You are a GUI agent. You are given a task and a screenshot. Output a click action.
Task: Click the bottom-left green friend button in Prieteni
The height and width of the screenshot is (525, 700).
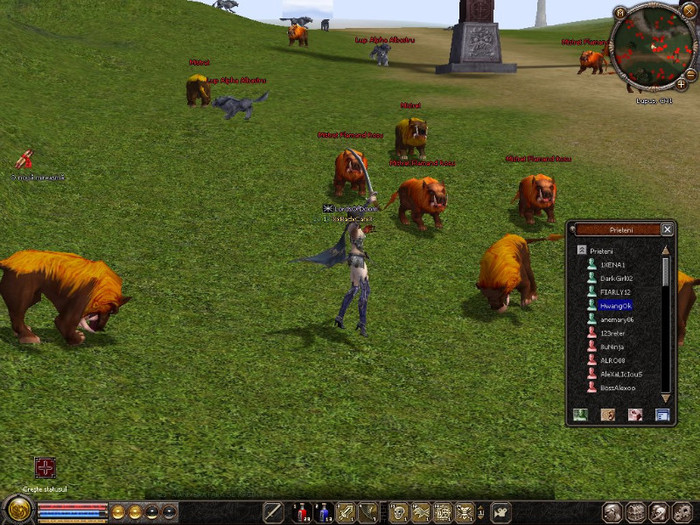580,414
